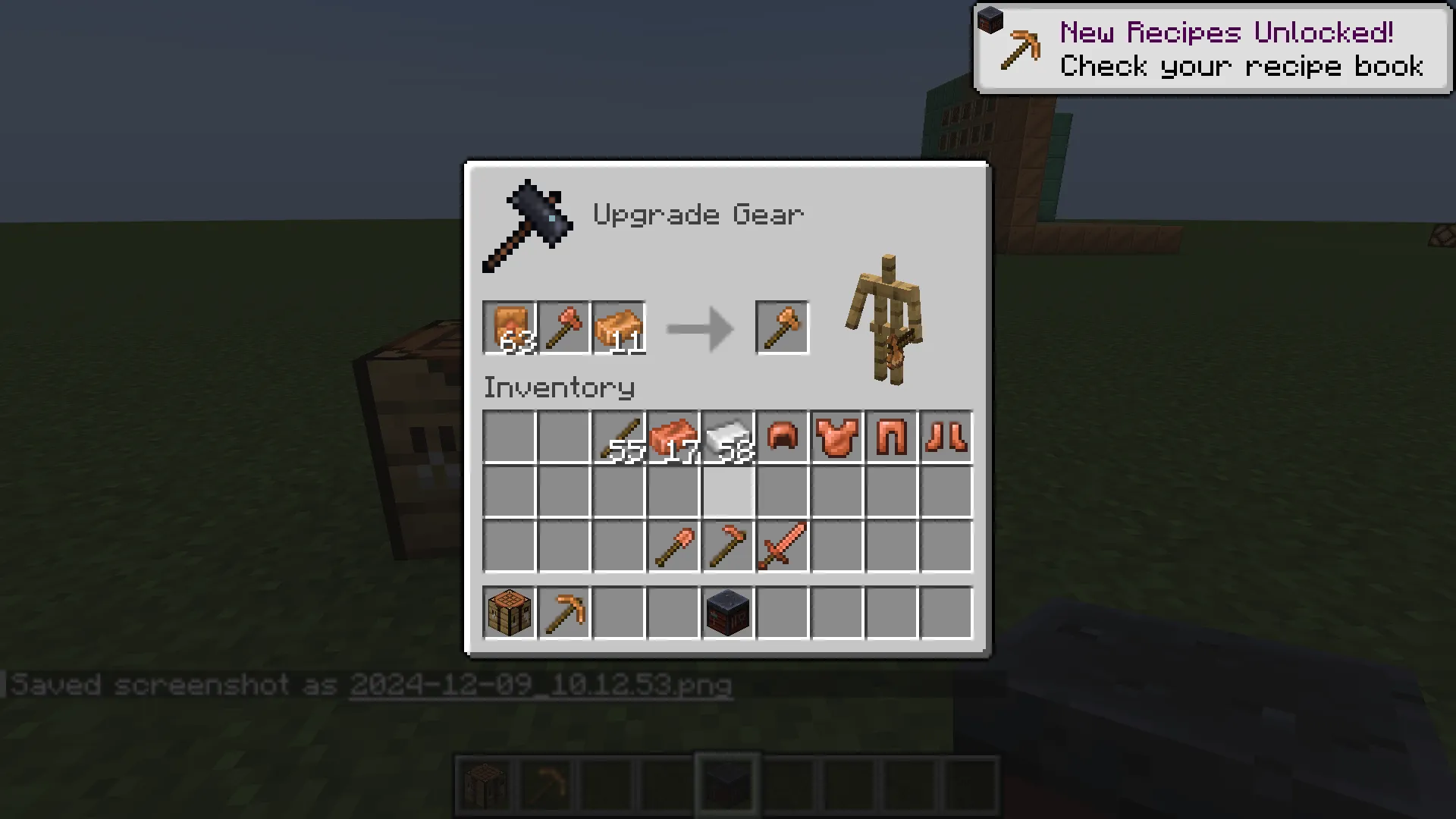Click the highlighted empty inventory slot
The image size is (1456, 819).
pos(727,493)
